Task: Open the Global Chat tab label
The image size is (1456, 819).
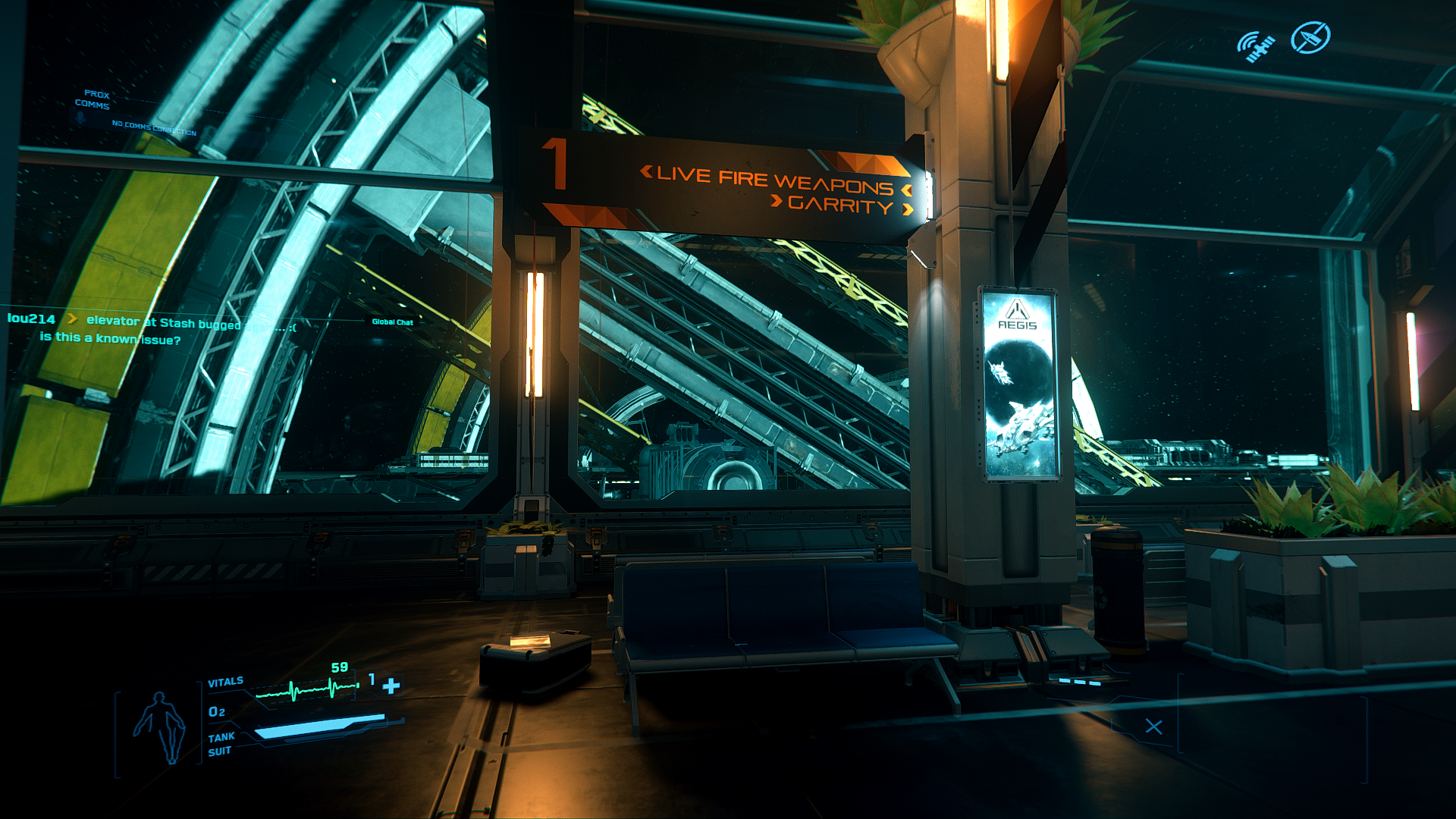Action: coord(392,322)
